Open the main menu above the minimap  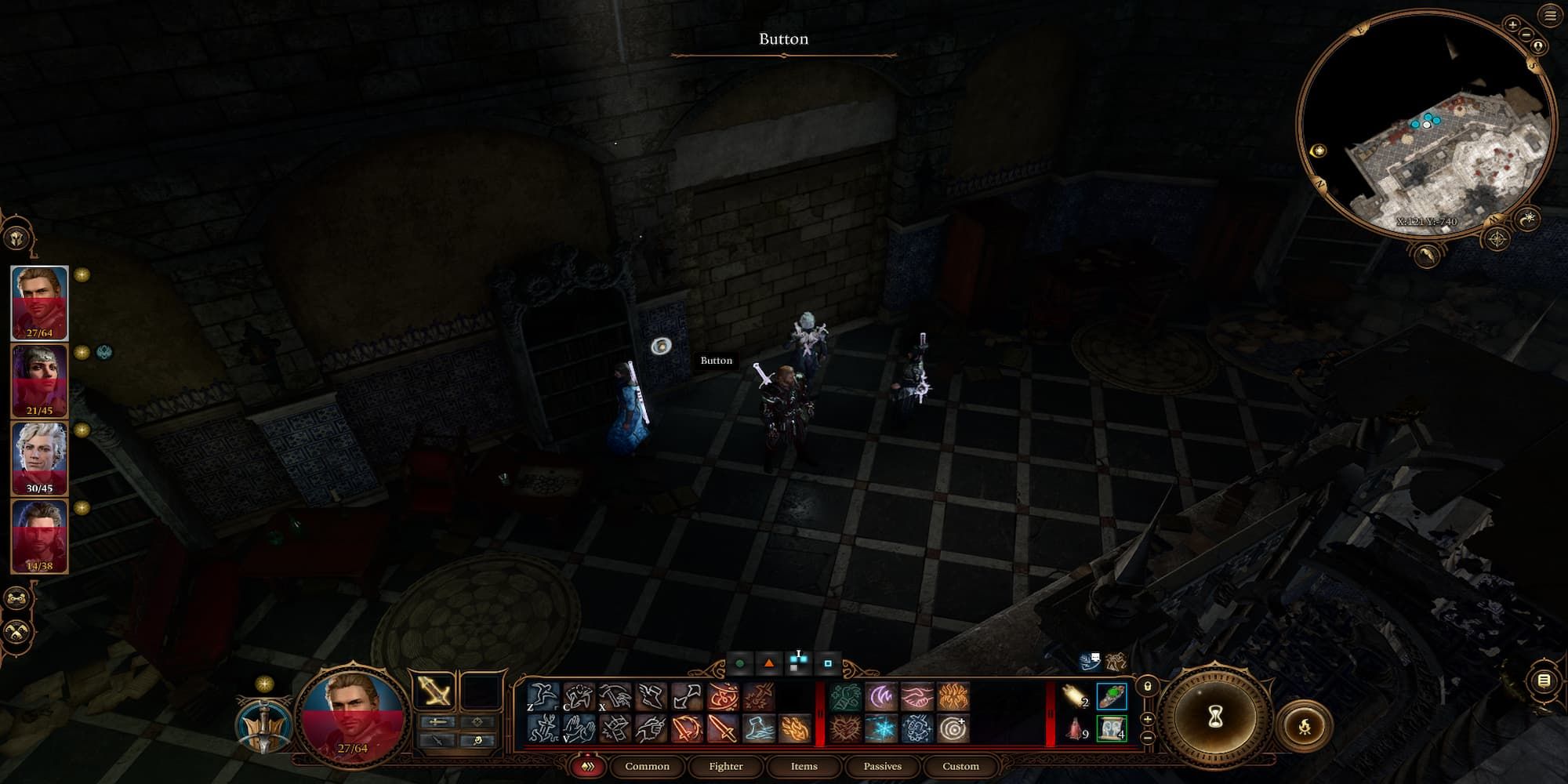pyautogui.click(x=1549, y=15)
